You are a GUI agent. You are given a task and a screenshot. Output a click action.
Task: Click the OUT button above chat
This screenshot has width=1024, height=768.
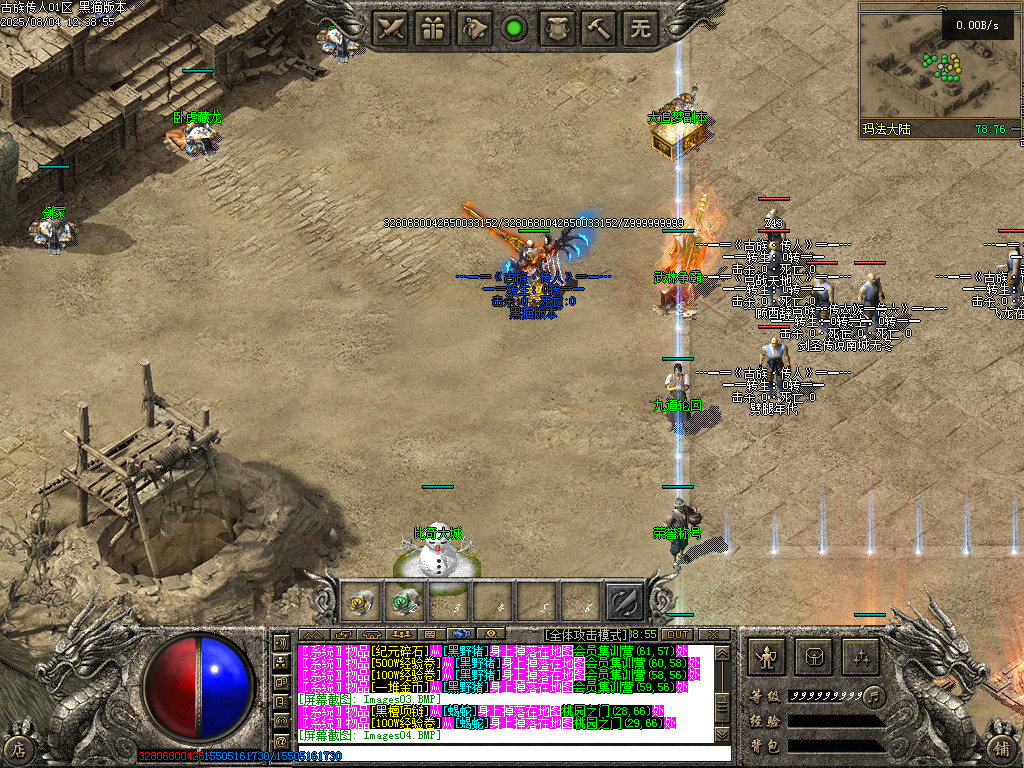[x=677, y=634]
